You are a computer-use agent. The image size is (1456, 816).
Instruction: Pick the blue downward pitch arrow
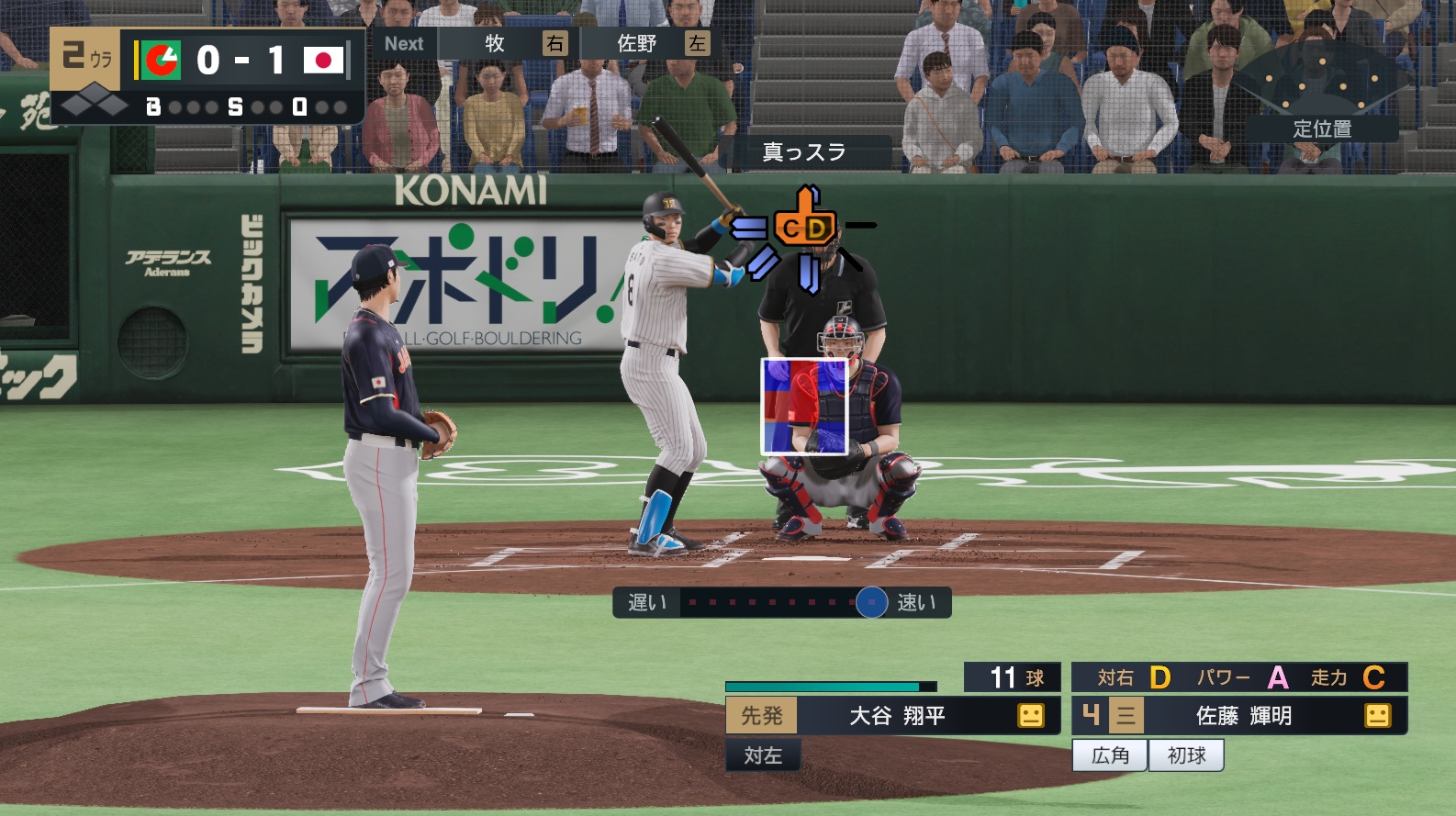click(x=809, y=273)
